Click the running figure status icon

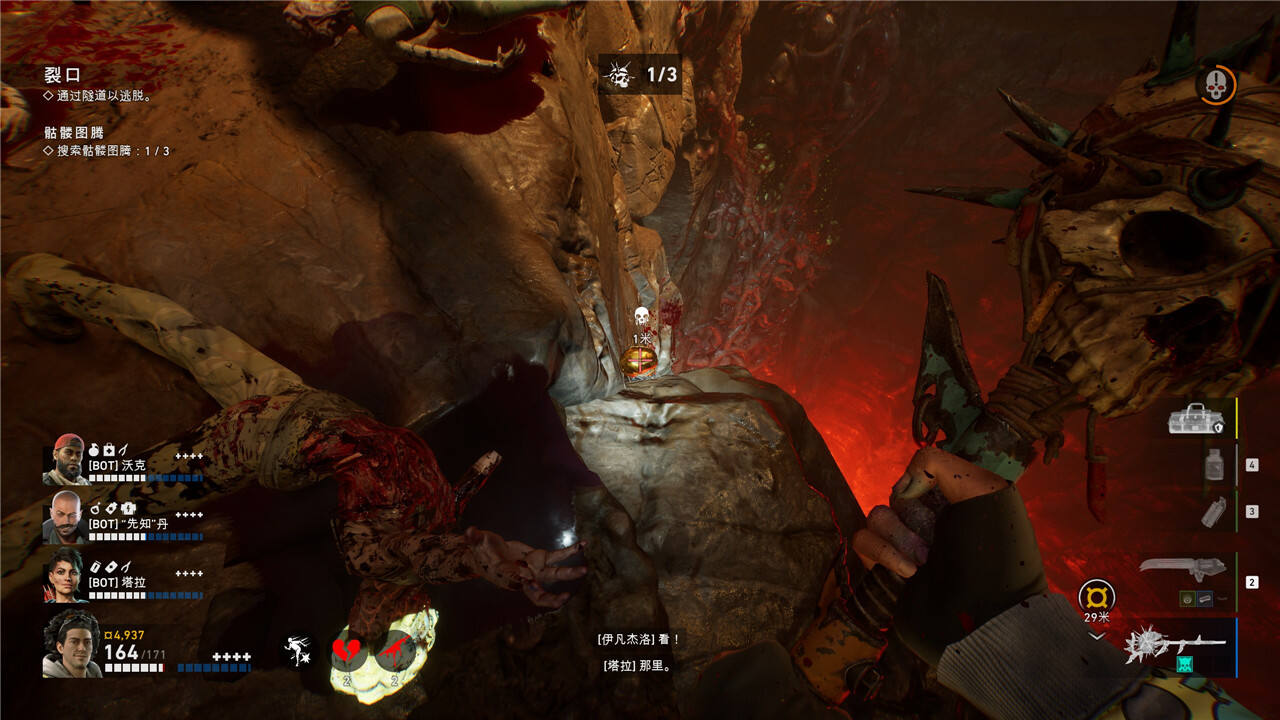297,652
